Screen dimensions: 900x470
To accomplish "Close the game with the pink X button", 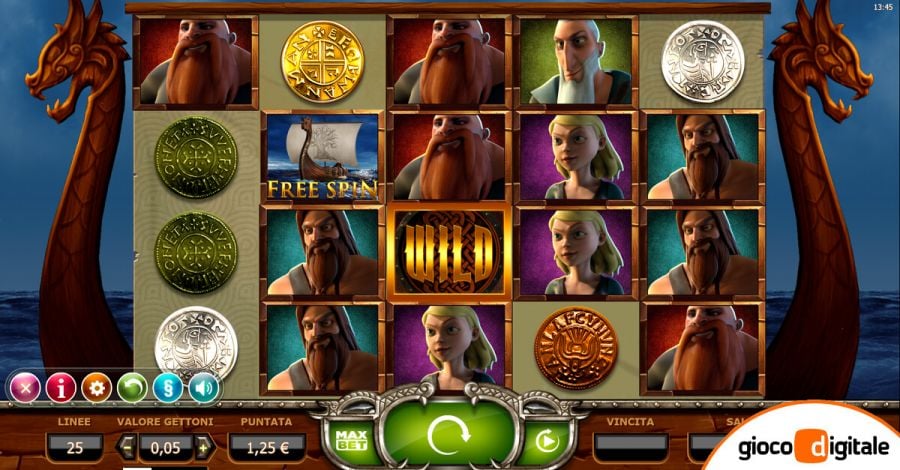I will (x=24, y=387).
